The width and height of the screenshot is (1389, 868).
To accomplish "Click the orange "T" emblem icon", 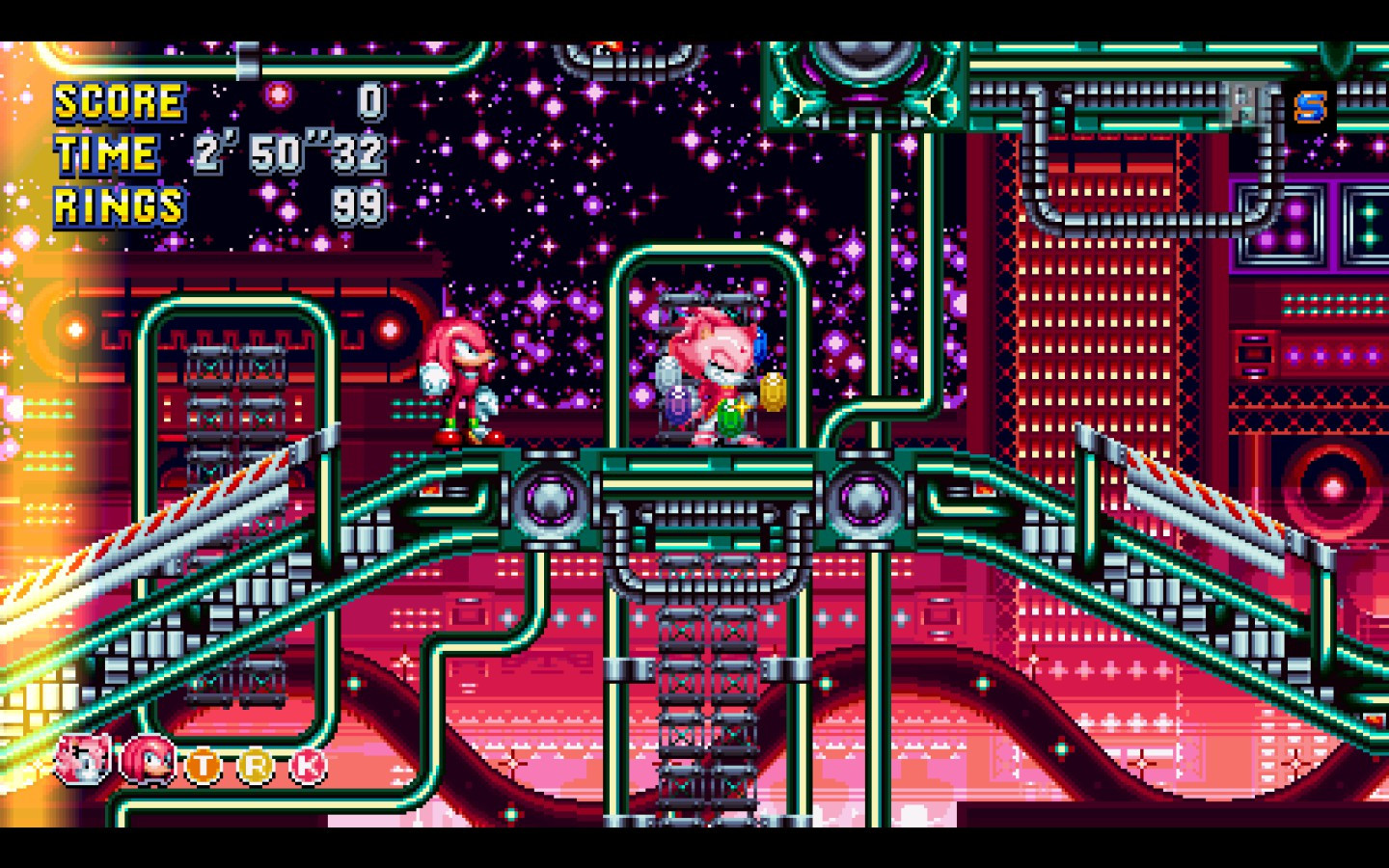I will [204, 765].
